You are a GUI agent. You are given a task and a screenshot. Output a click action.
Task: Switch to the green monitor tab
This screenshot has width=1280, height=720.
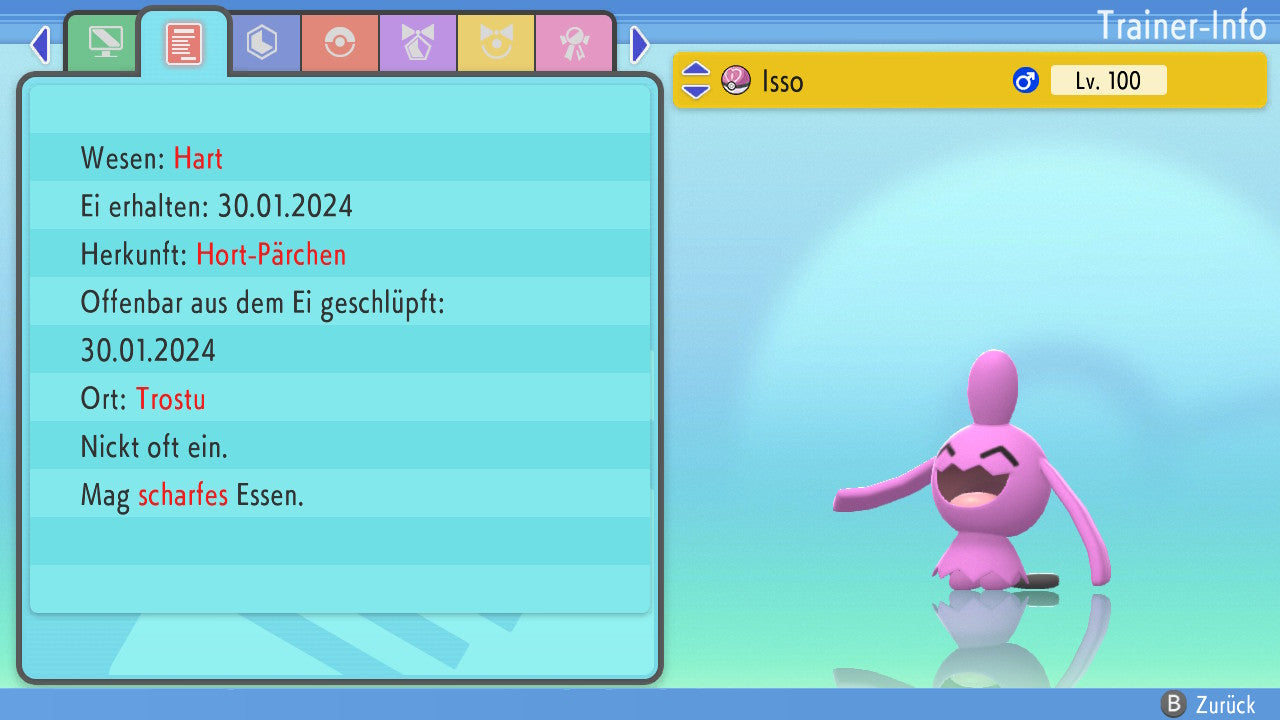(x=105, y=43)
